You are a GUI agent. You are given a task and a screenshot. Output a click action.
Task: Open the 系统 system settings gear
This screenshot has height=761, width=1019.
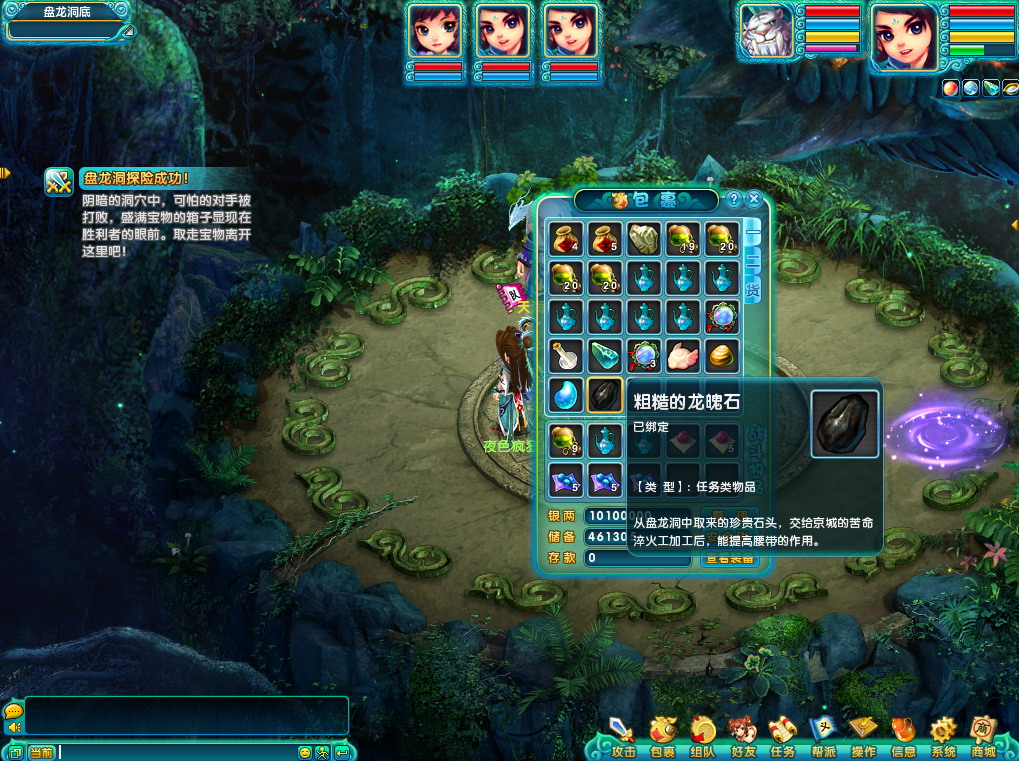point(943,737)
